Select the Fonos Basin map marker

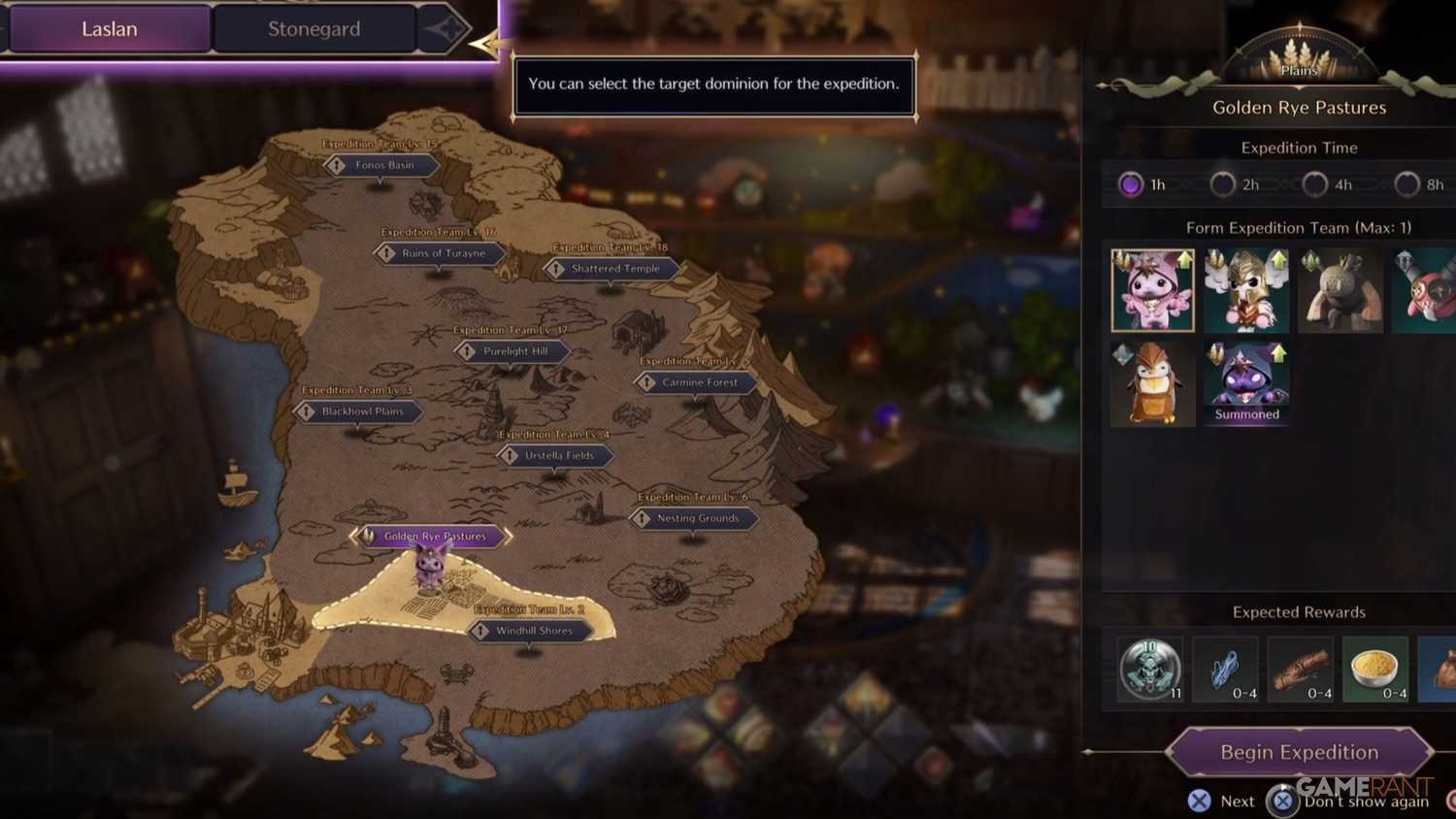point(383,166)
